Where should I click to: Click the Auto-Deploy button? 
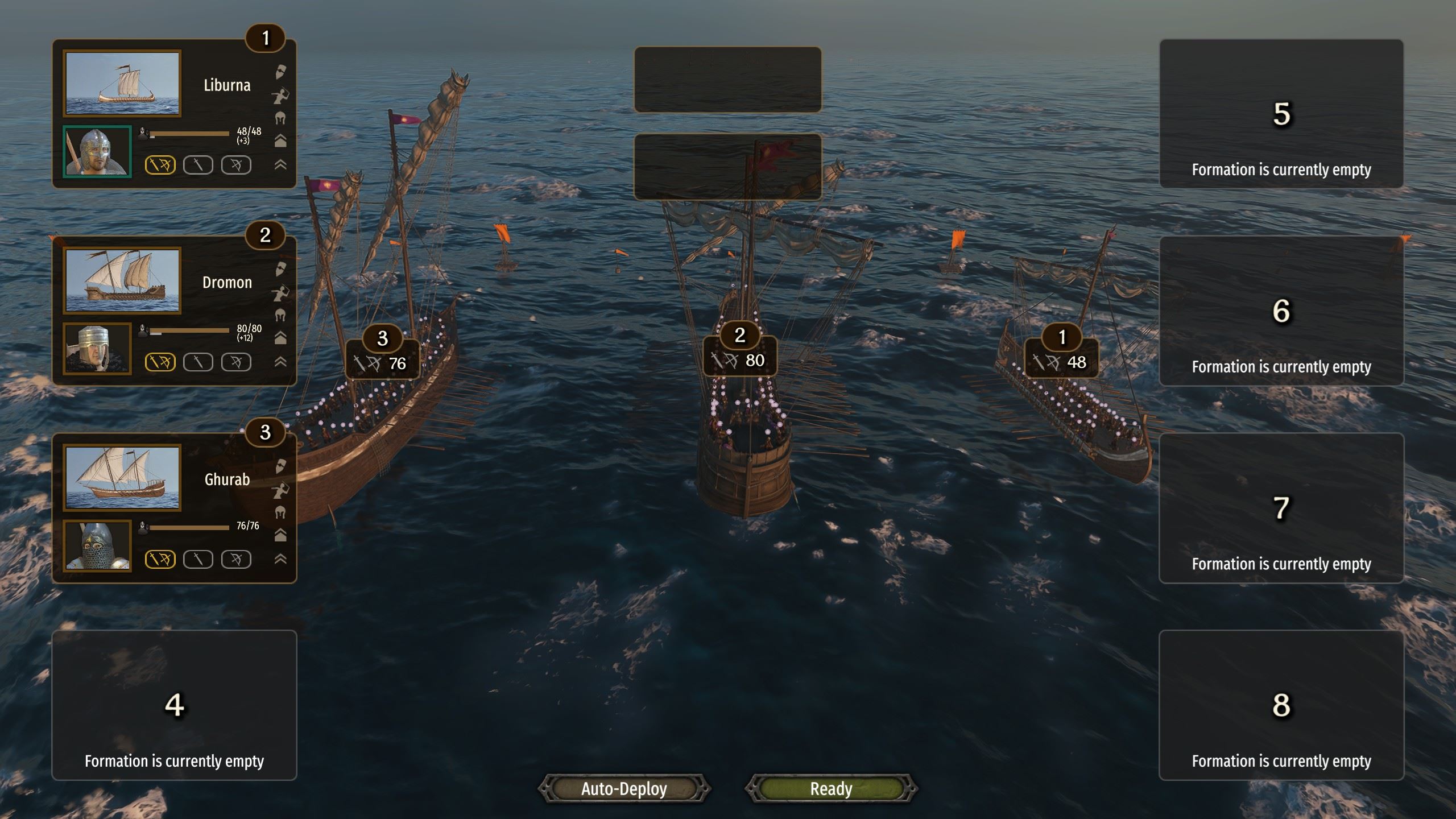tap(624, 789)
